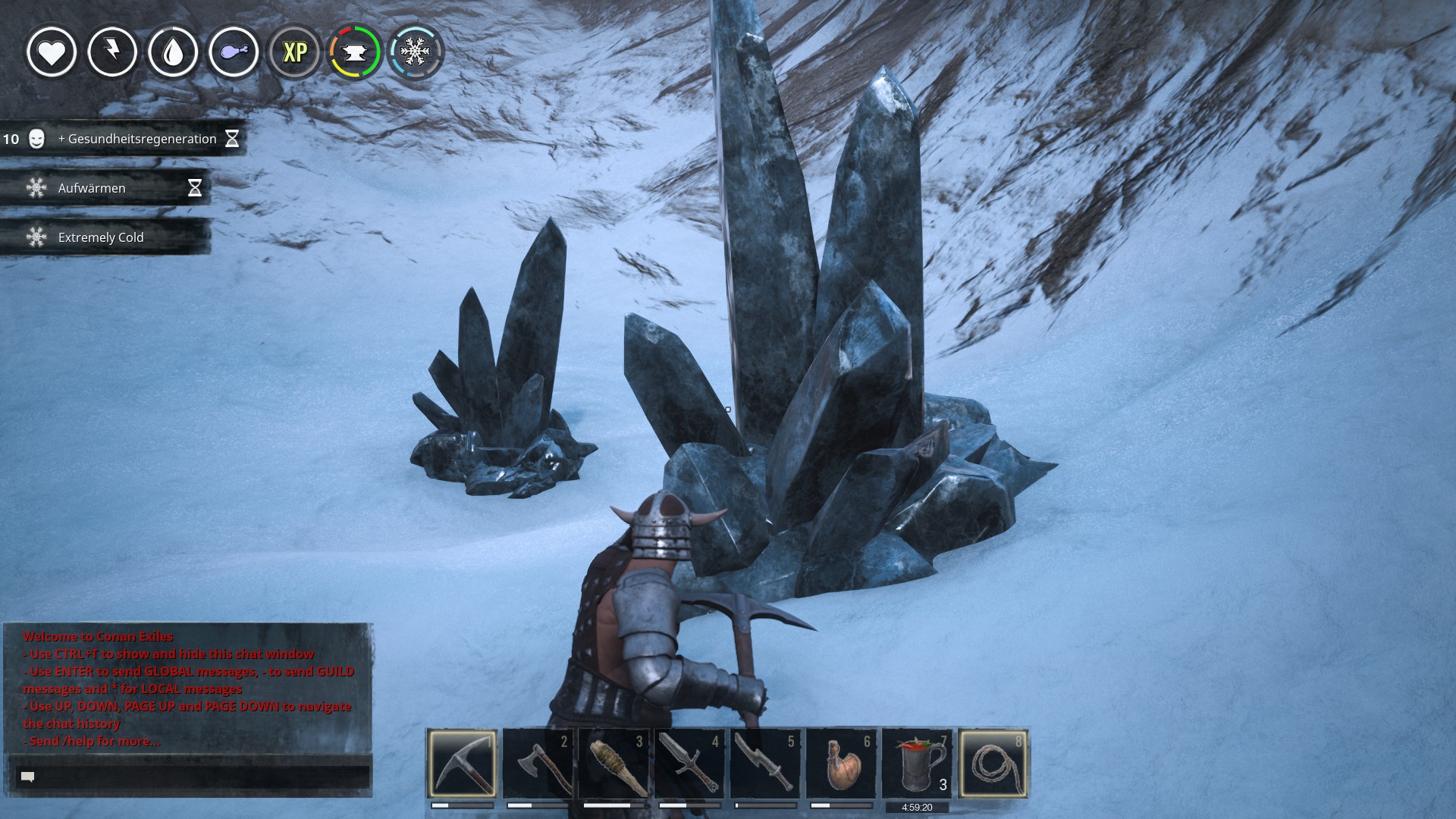Click the anvil encumbrance icon
This screenshot has width=1456, height=819.
coord(354,52)
